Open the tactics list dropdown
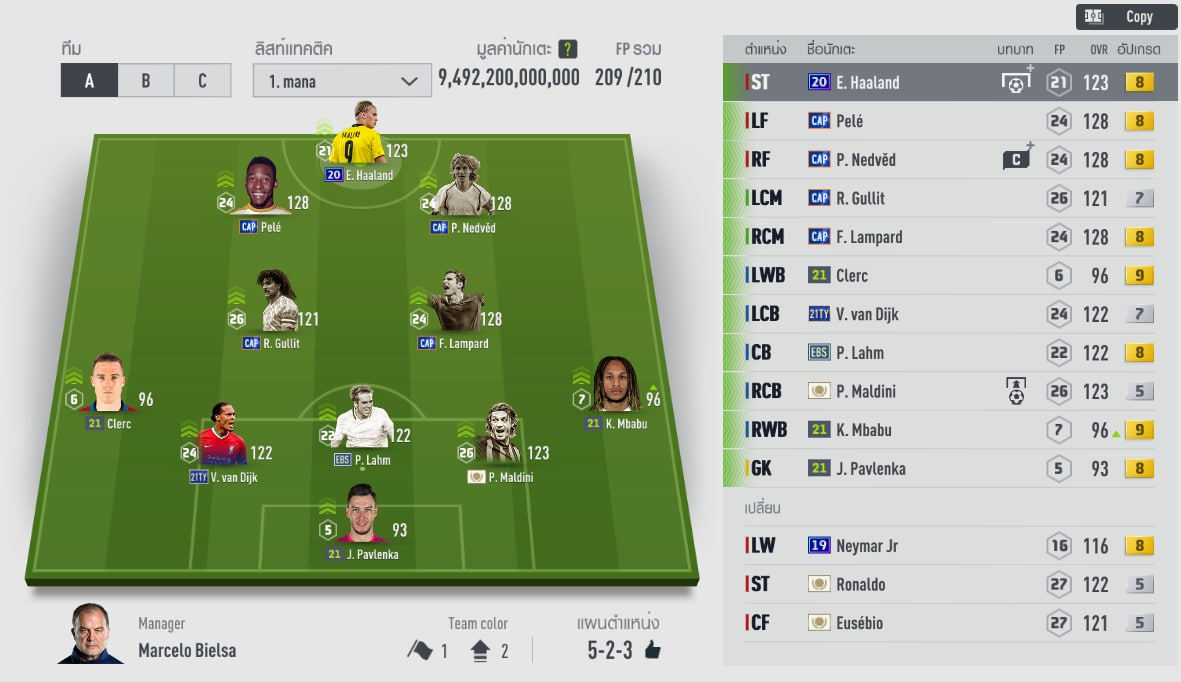The width and height of the screenshot is (1181, 682). [342, 81]
